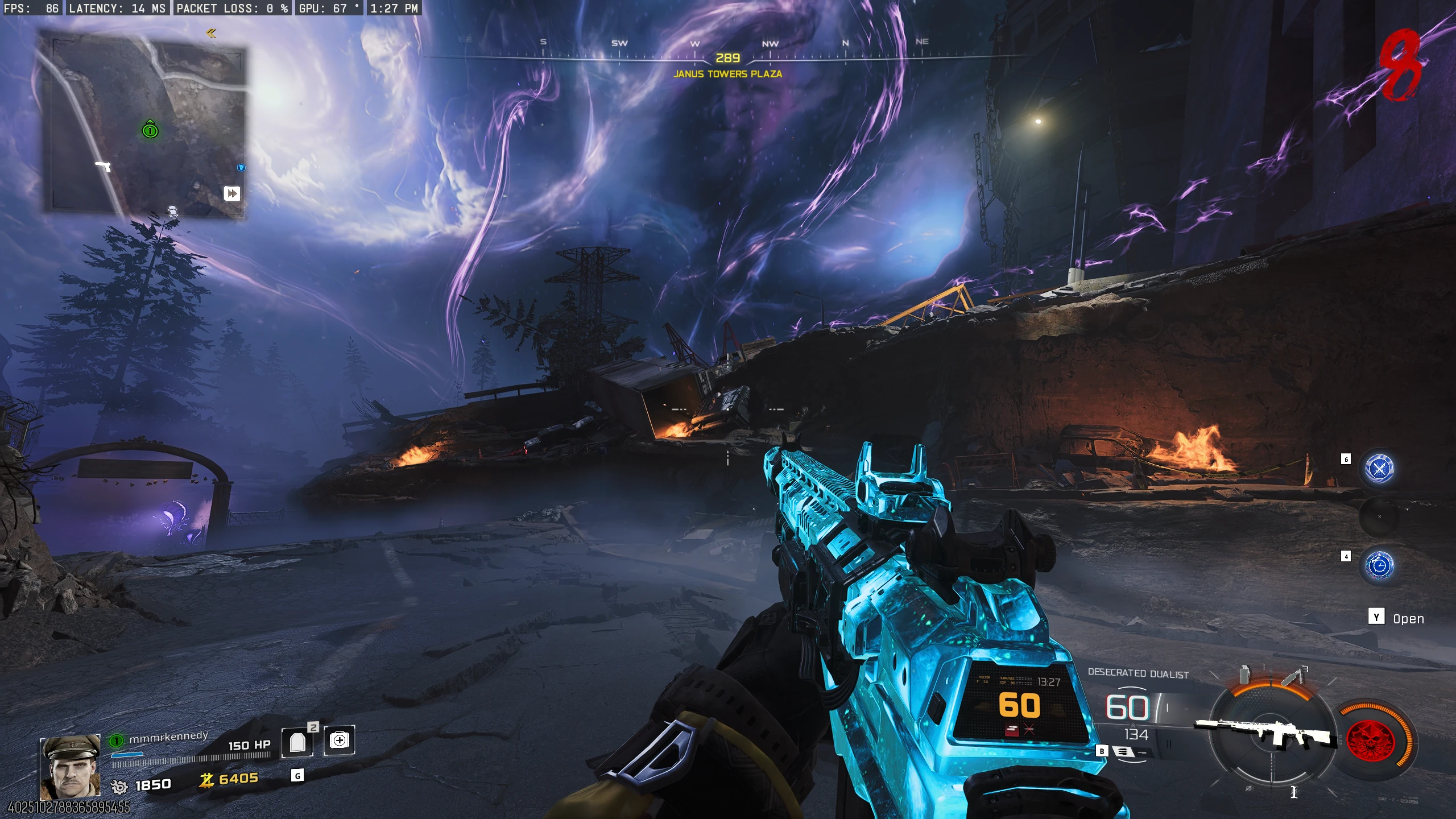Select the medkit self-revive slot

(340, 740)
